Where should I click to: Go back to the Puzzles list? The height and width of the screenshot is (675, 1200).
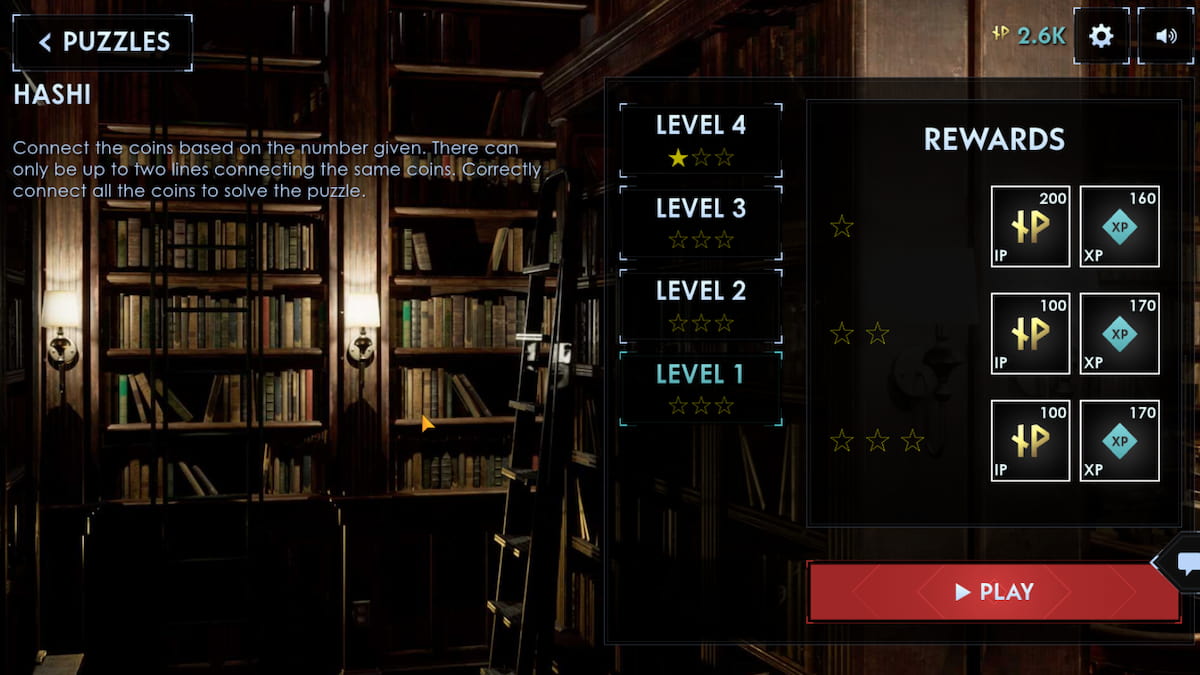(103, 42)
